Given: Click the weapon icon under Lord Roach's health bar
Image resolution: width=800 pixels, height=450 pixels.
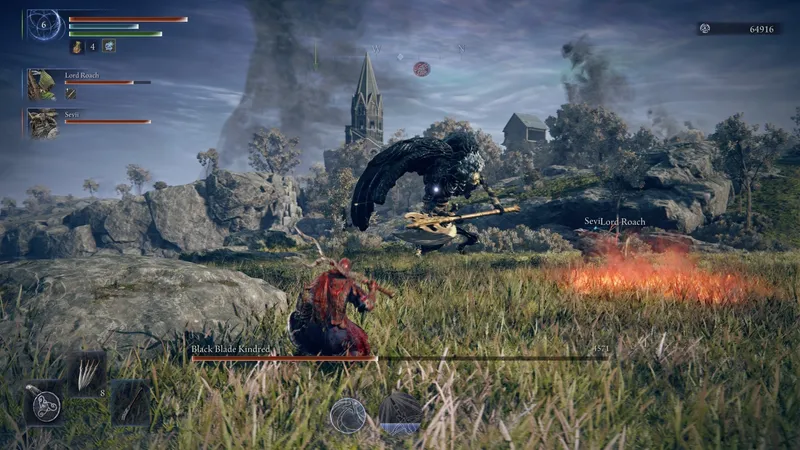Looking at the screenshot, I should click(71, 93).
